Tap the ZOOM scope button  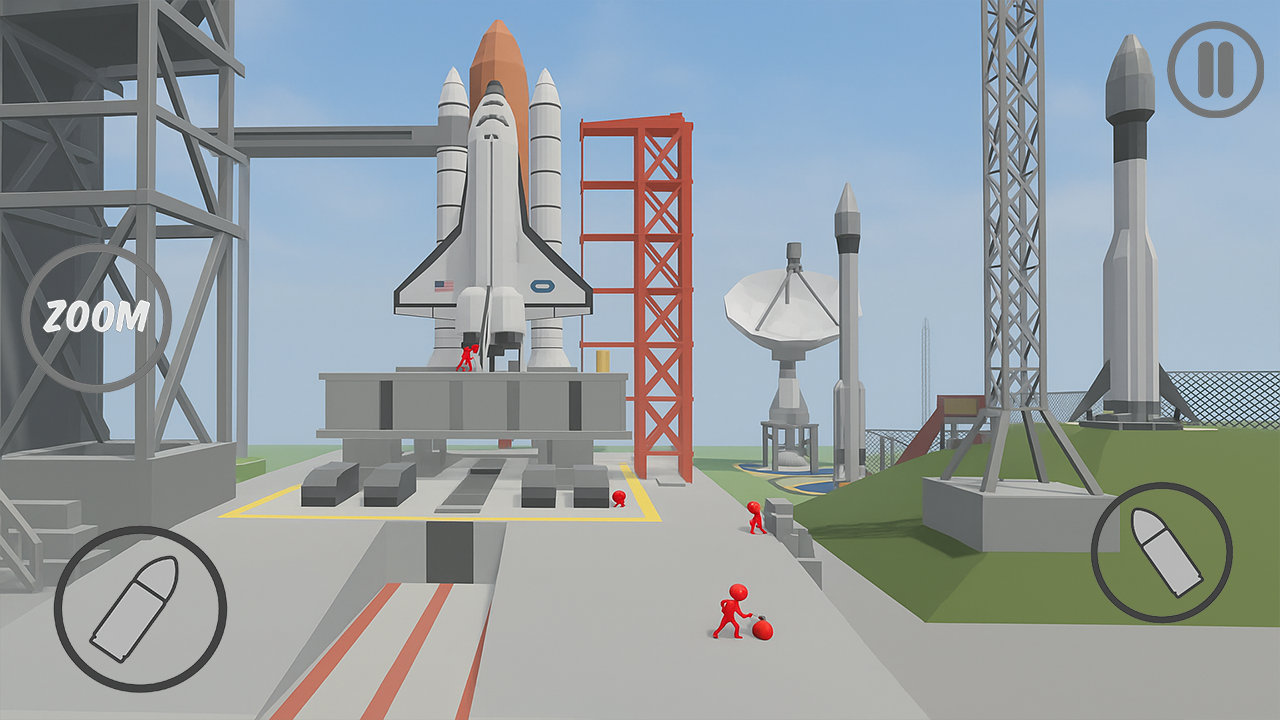(96, 318)
